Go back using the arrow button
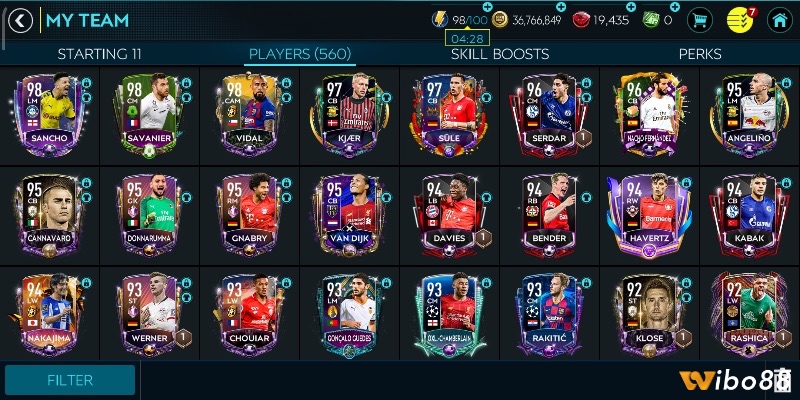 pyautogui.click(x=21, y=20)
